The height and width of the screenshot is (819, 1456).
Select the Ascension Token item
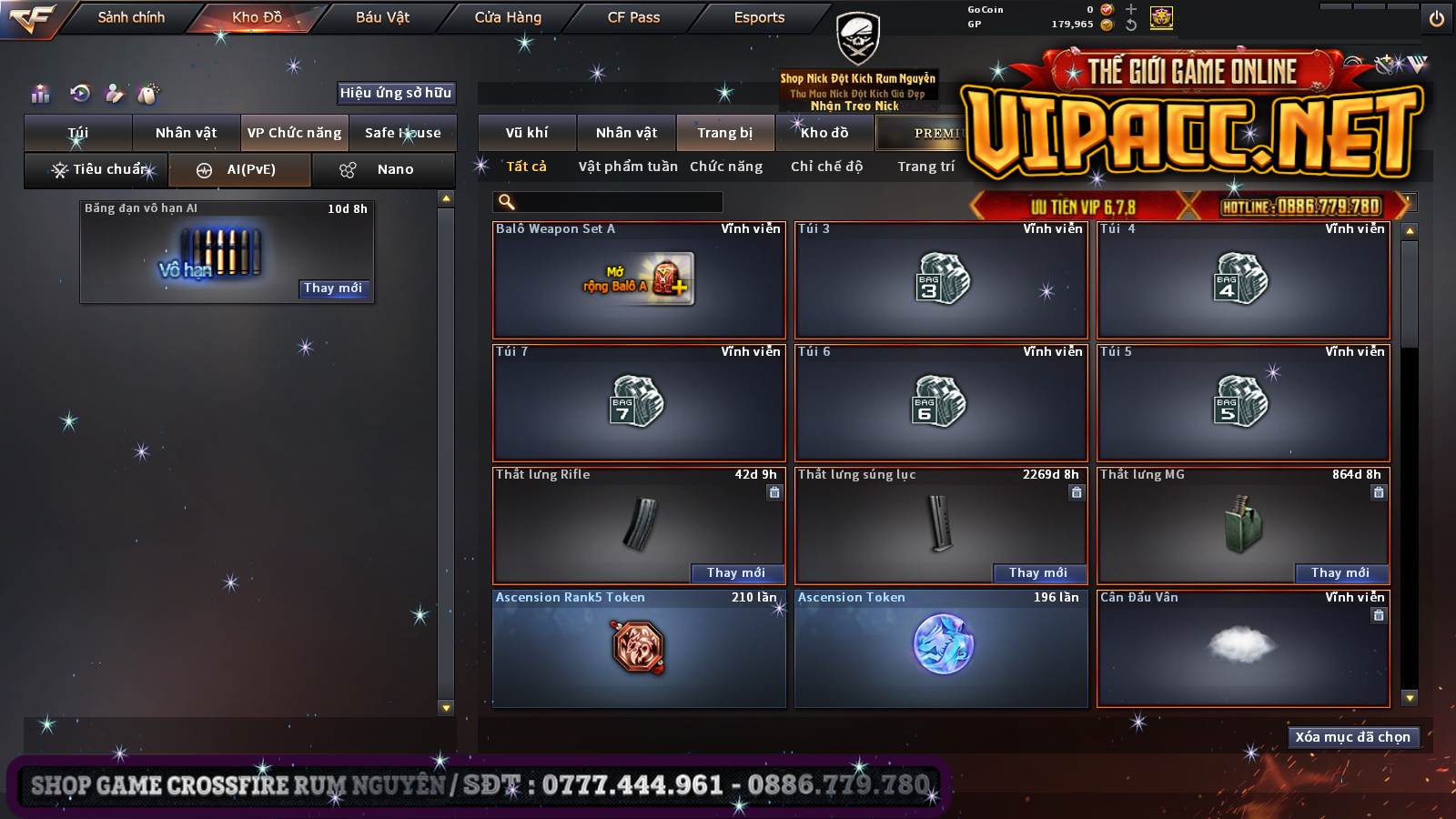click(x=941, y=648)
